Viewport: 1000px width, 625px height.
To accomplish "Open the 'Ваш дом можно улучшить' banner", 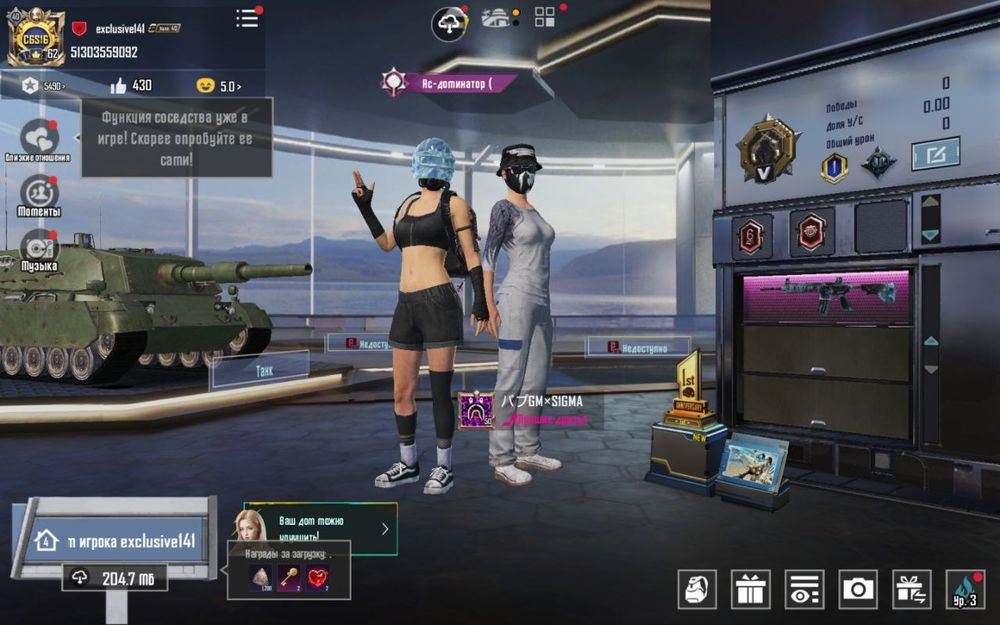I will [x=320, y=528].
